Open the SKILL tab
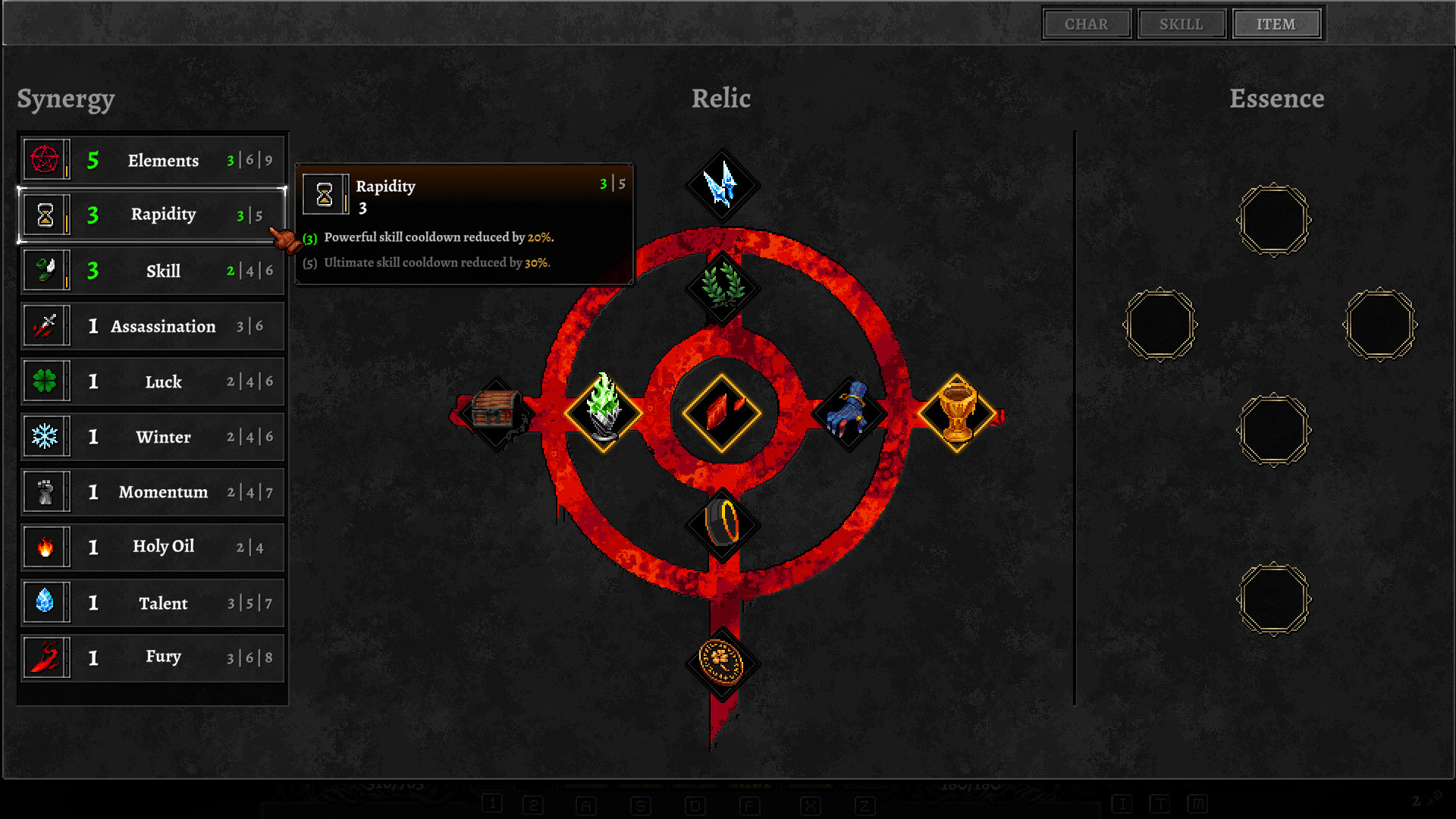1456x819 pixels. coord(1181,24)
